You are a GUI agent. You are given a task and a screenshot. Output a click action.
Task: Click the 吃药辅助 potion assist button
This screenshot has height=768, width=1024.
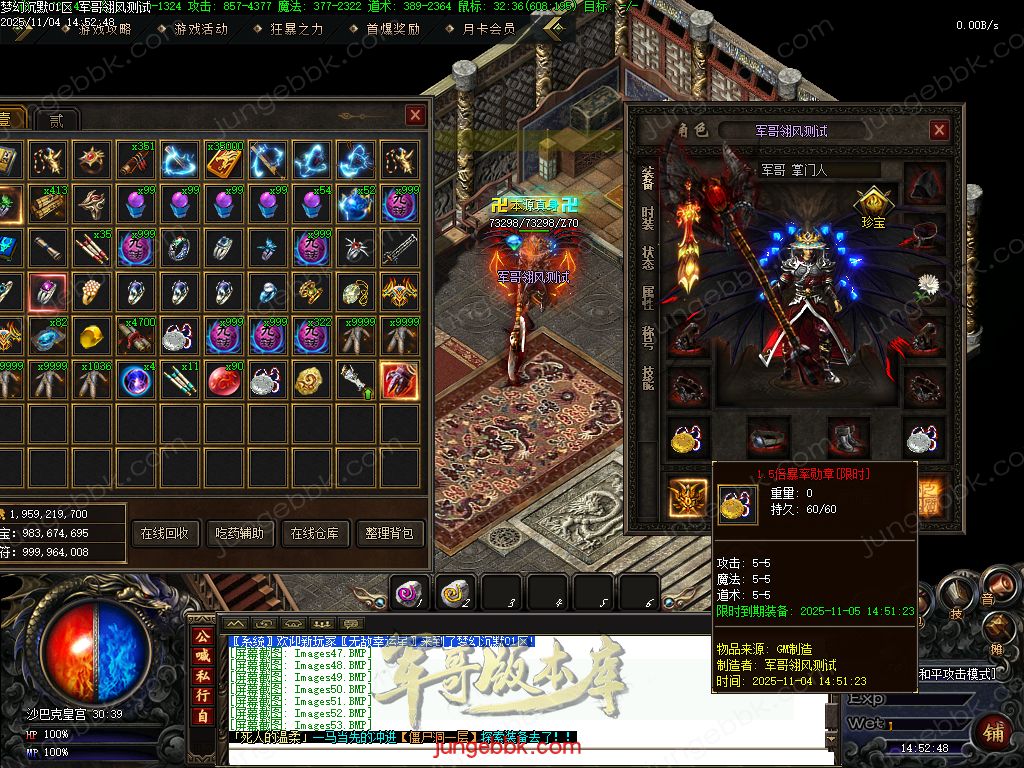[x=240, y=533]
